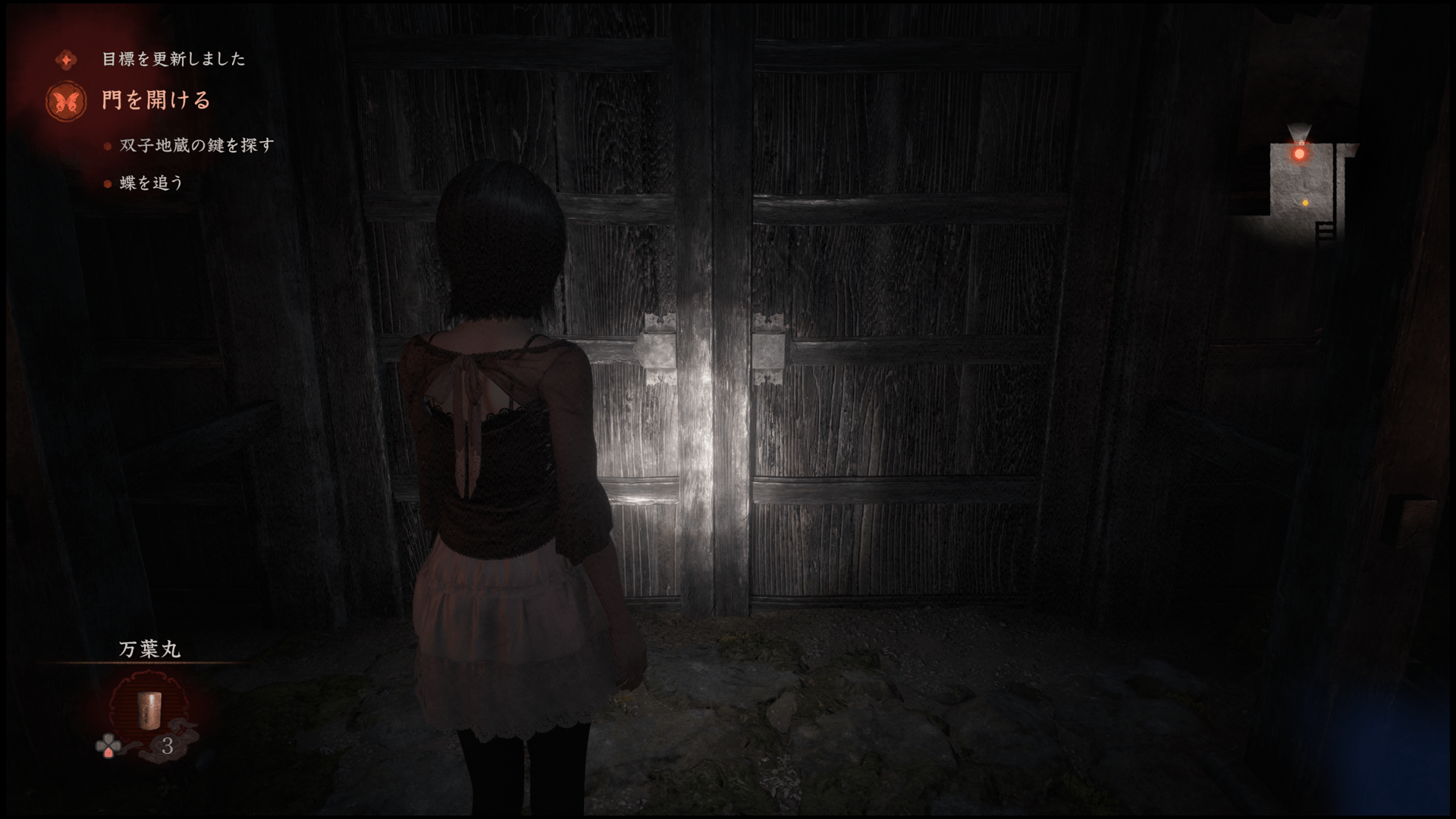Click the butterfly objective icon
Viewport: 1456px width, 819px height.
click(66, 101)
